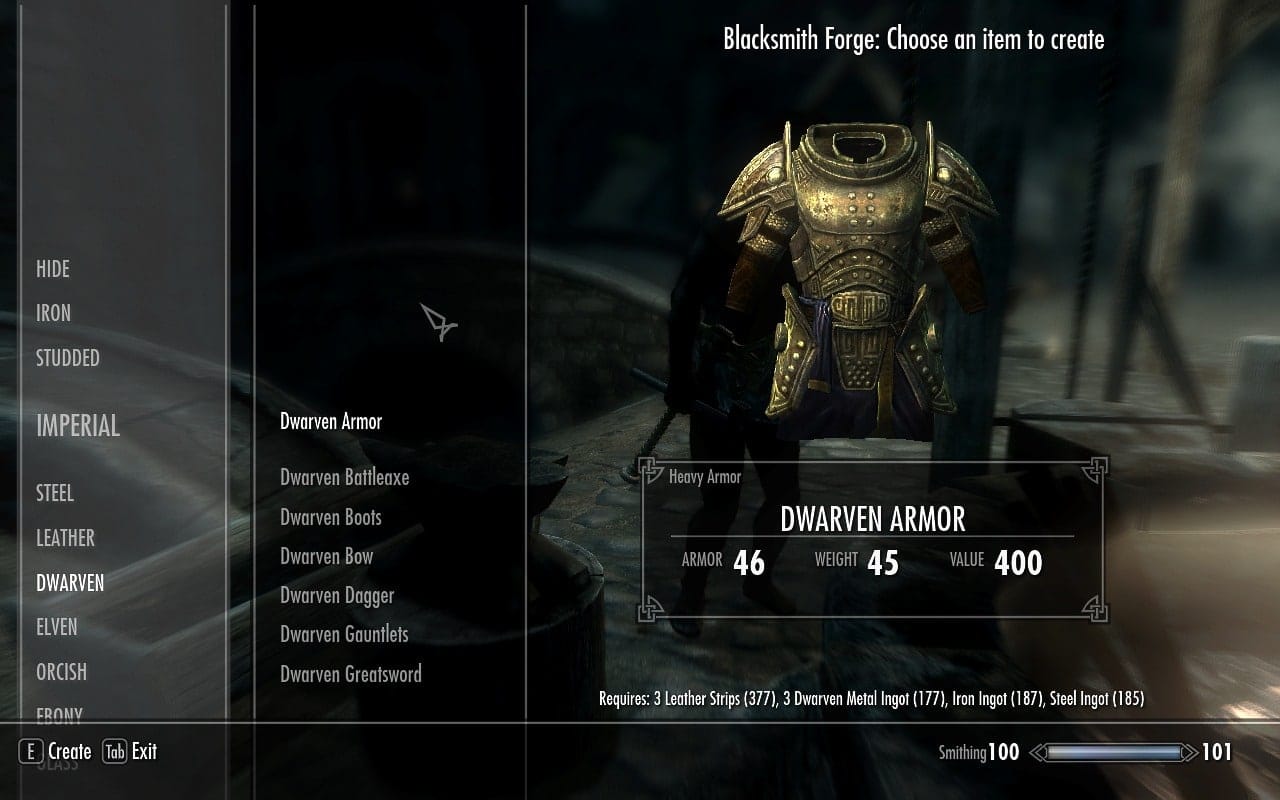Select the Dwarven Dagger recipe

tap(337, 595)
